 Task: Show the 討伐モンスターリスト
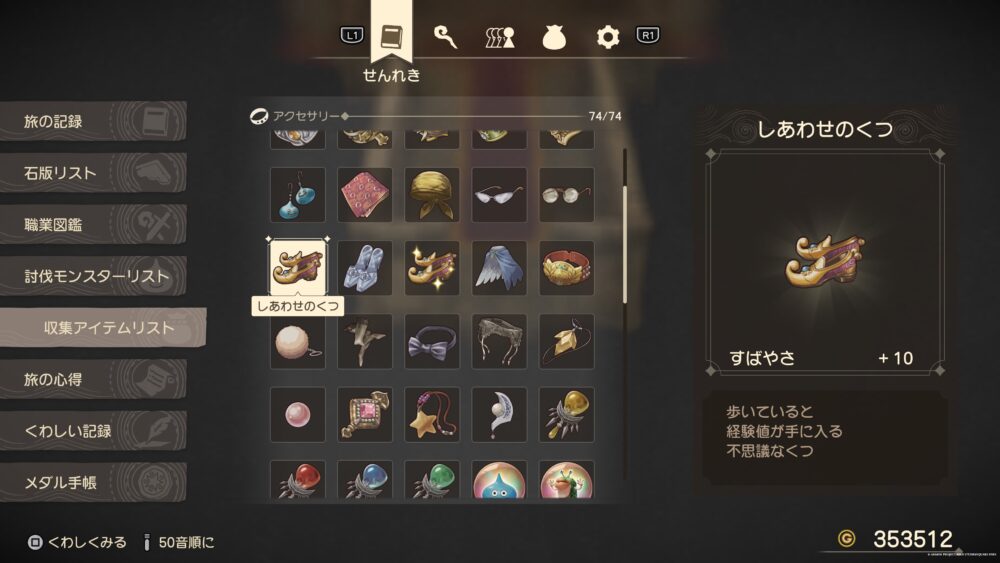95,276
